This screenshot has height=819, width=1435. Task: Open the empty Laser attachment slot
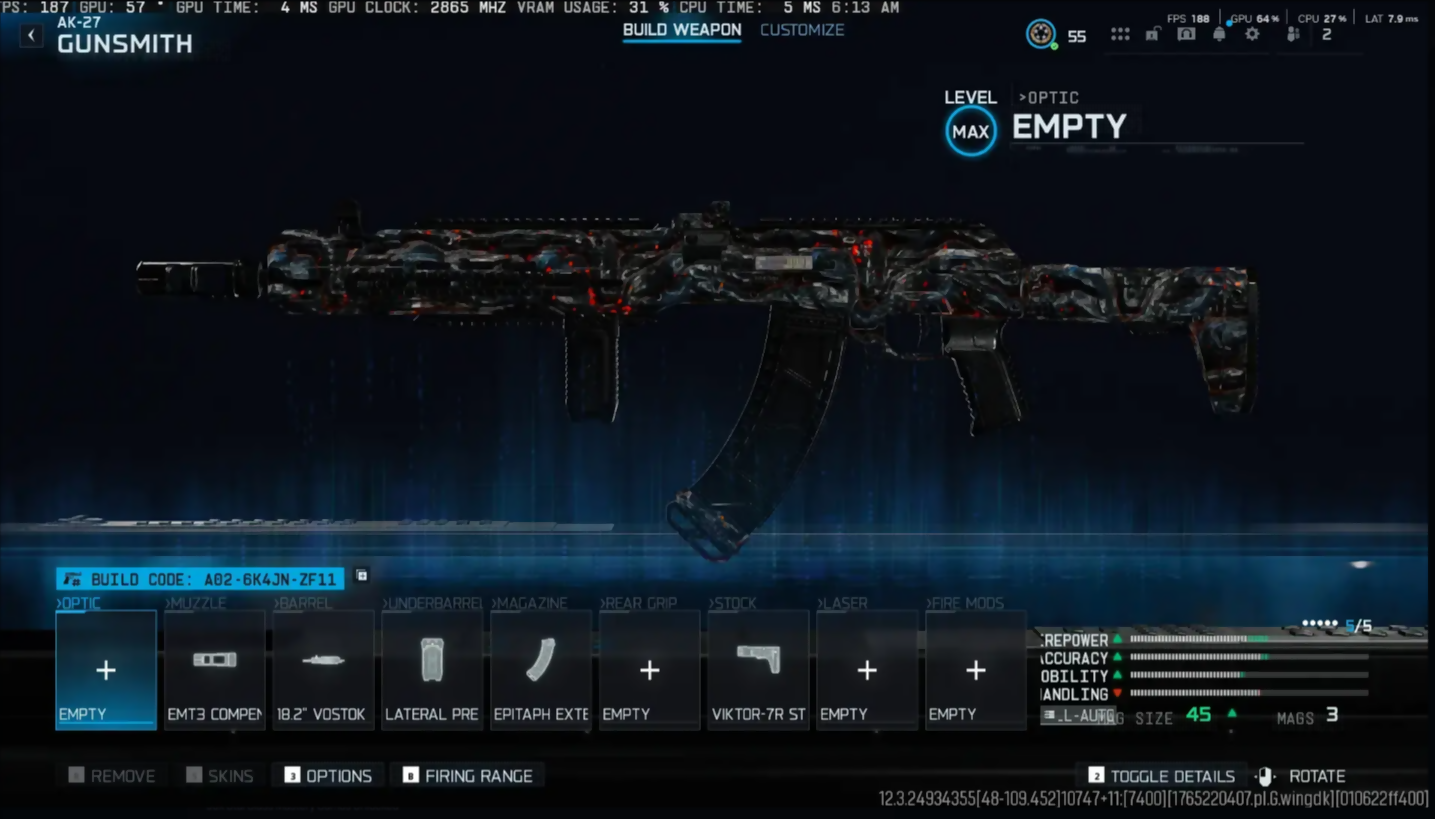point(867,670)
